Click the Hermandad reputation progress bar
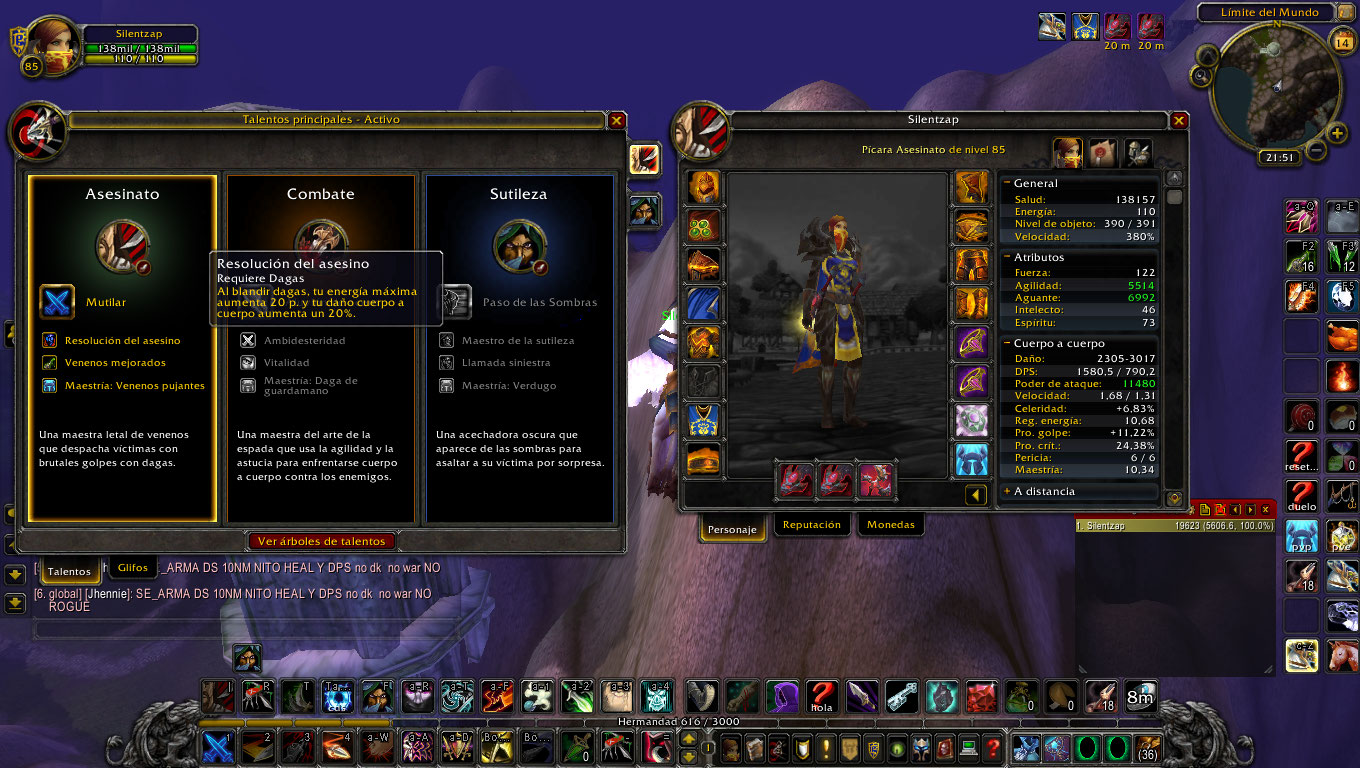 680,721
